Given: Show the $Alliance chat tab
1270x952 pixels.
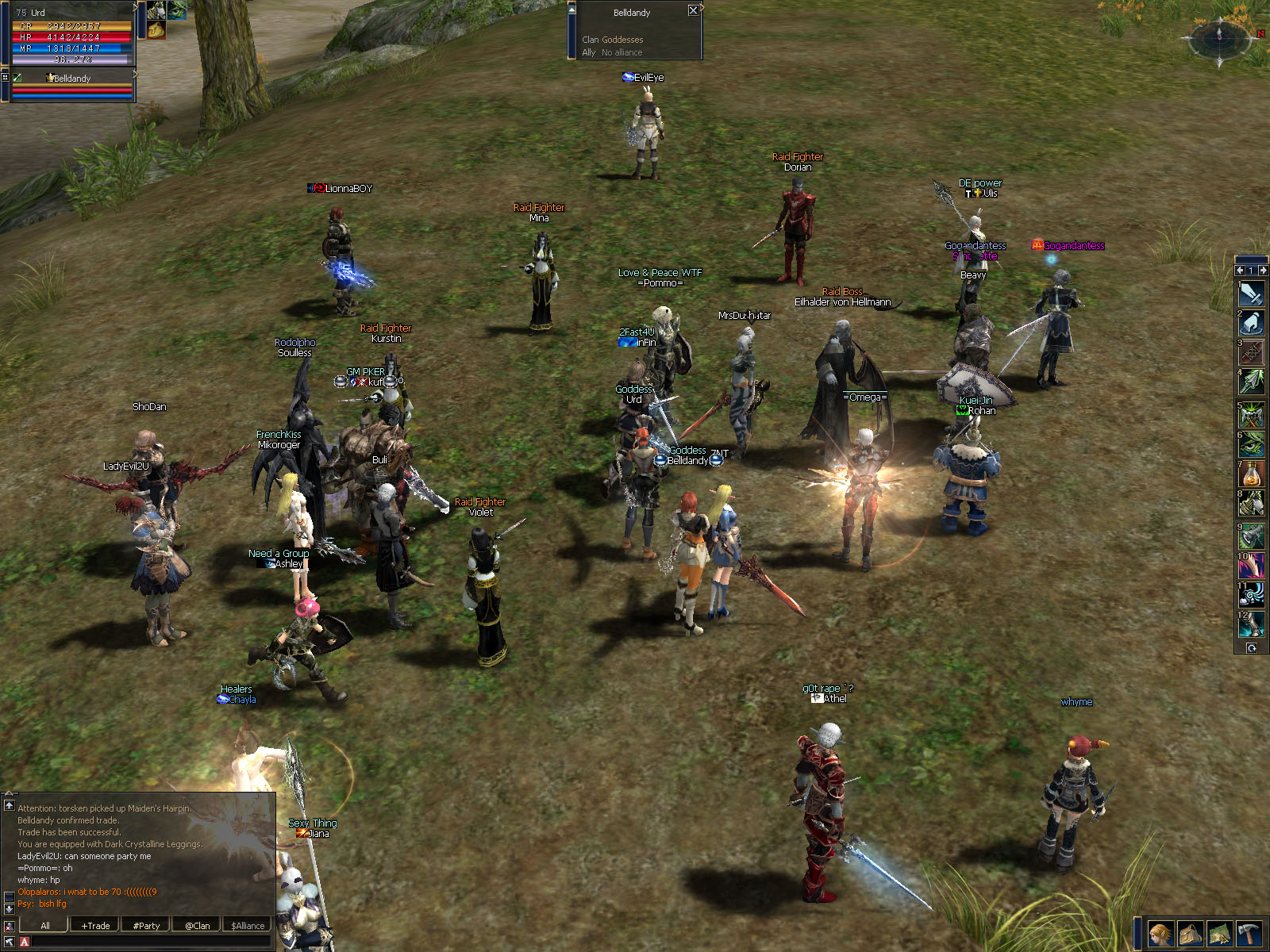Looking at the screenshot, I should pos(248,925).
